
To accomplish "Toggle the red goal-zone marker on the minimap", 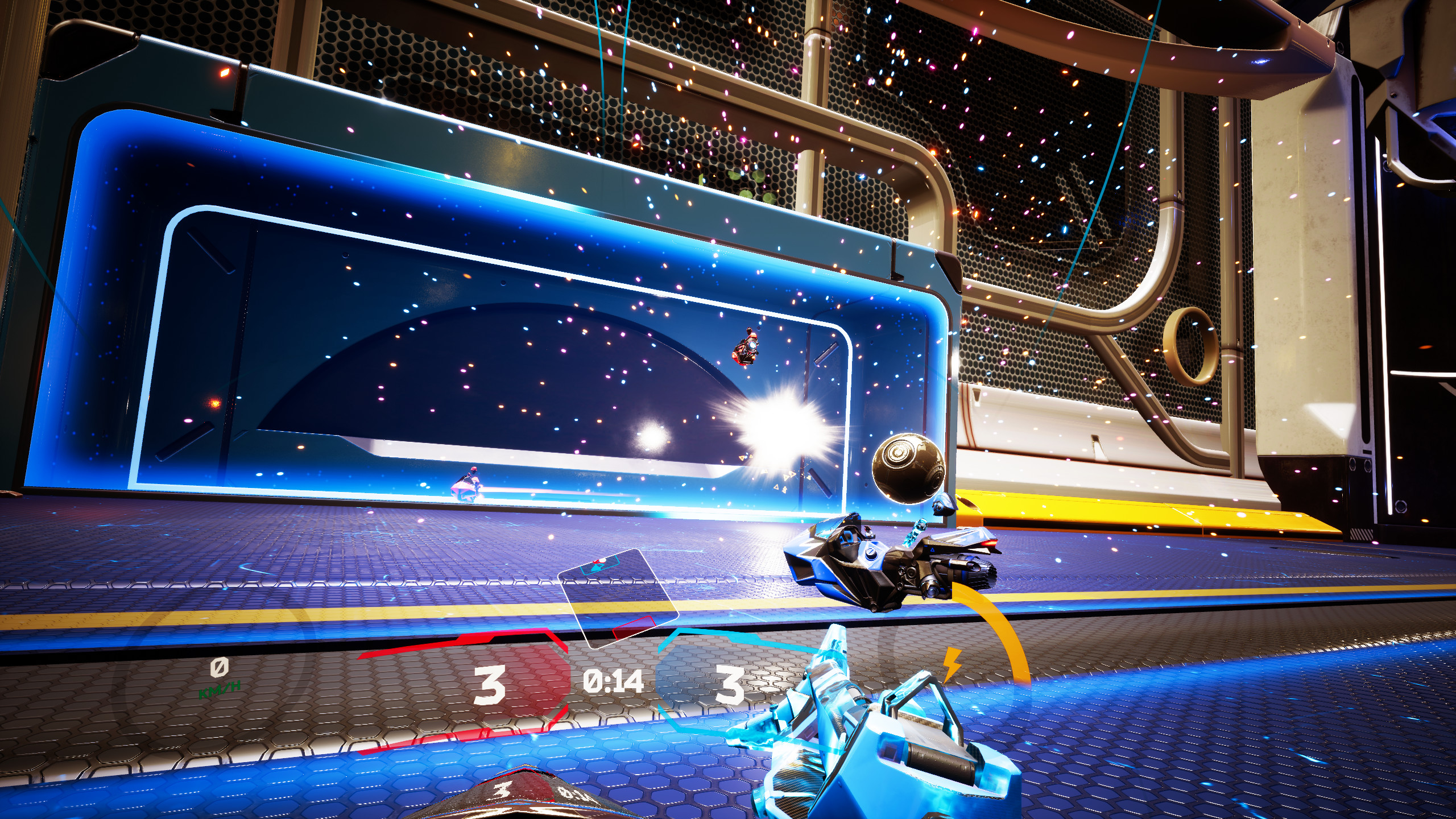I will coord(634,628).
